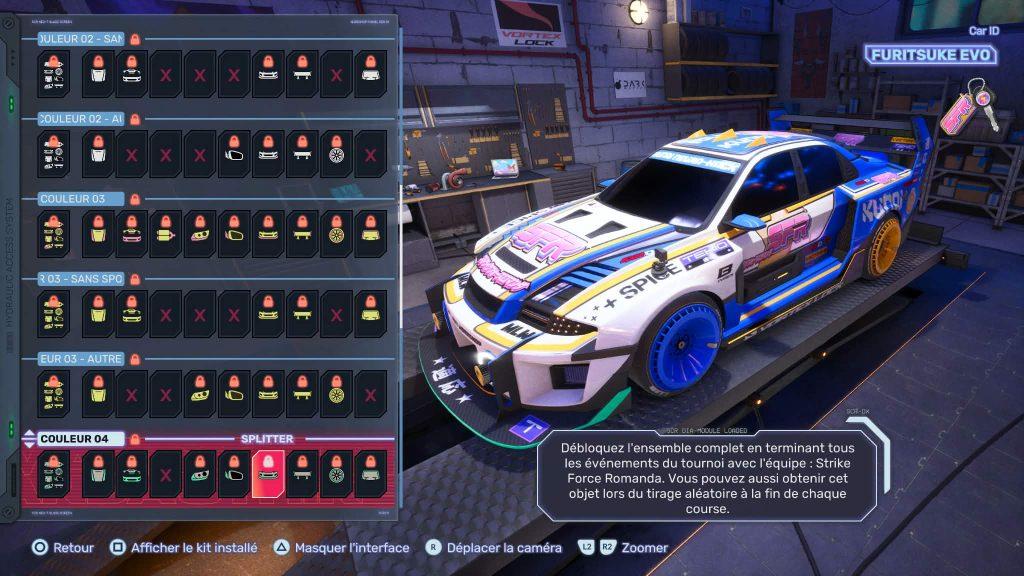Select the green wheel in Couleur 04 row
This screenshot has height=576, width=1024.
pos(336,473)
